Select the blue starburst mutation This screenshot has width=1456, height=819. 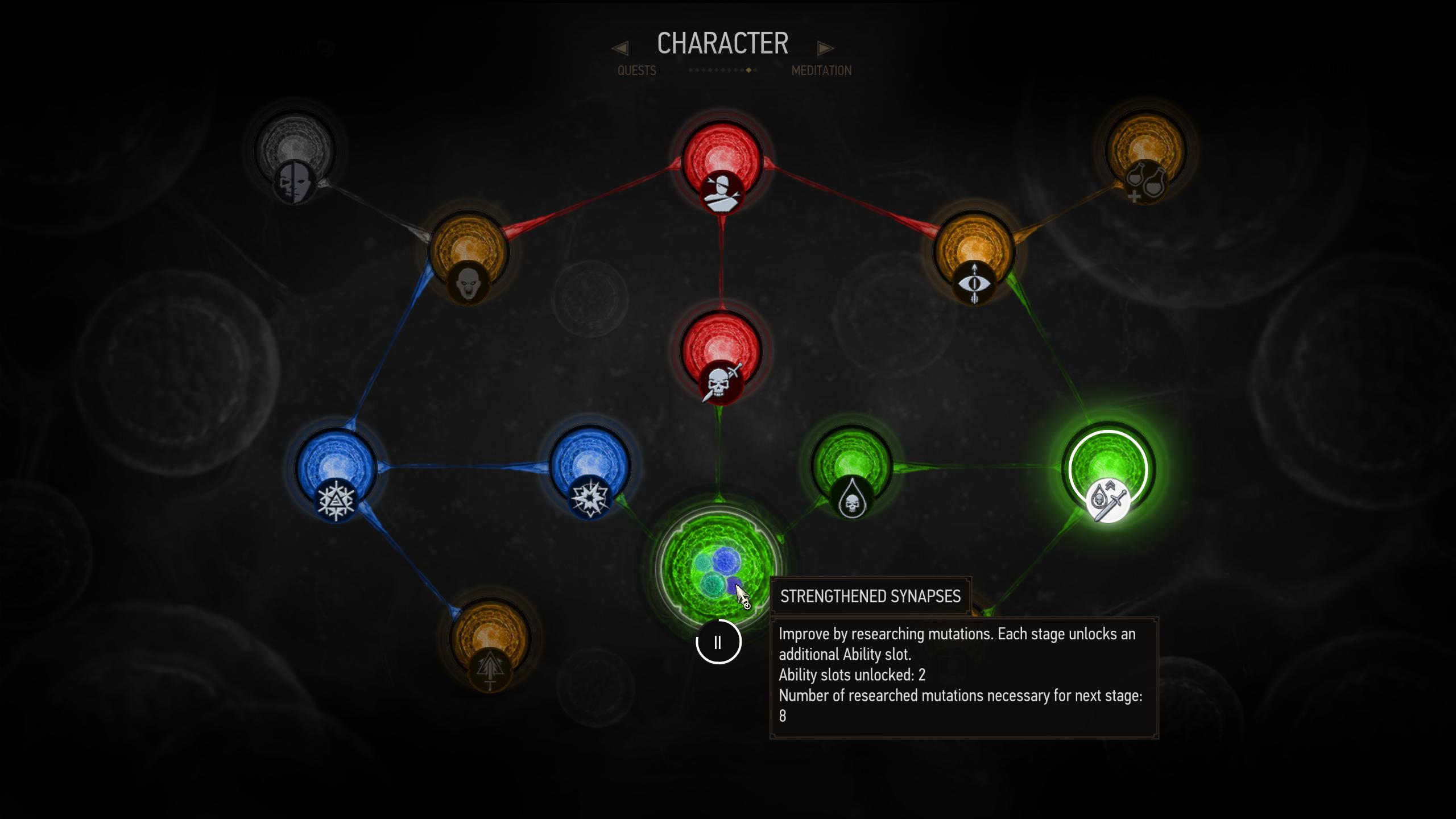click(590, 469)
